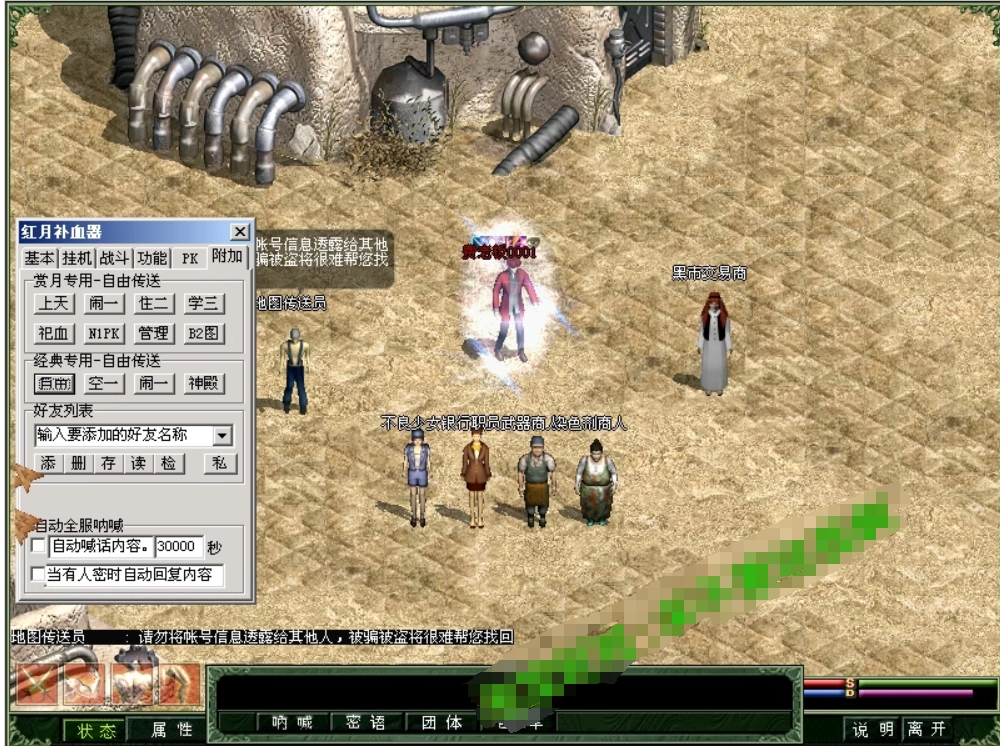
Task: Choose the 学三 teleport button
Action: click(203, 304)
